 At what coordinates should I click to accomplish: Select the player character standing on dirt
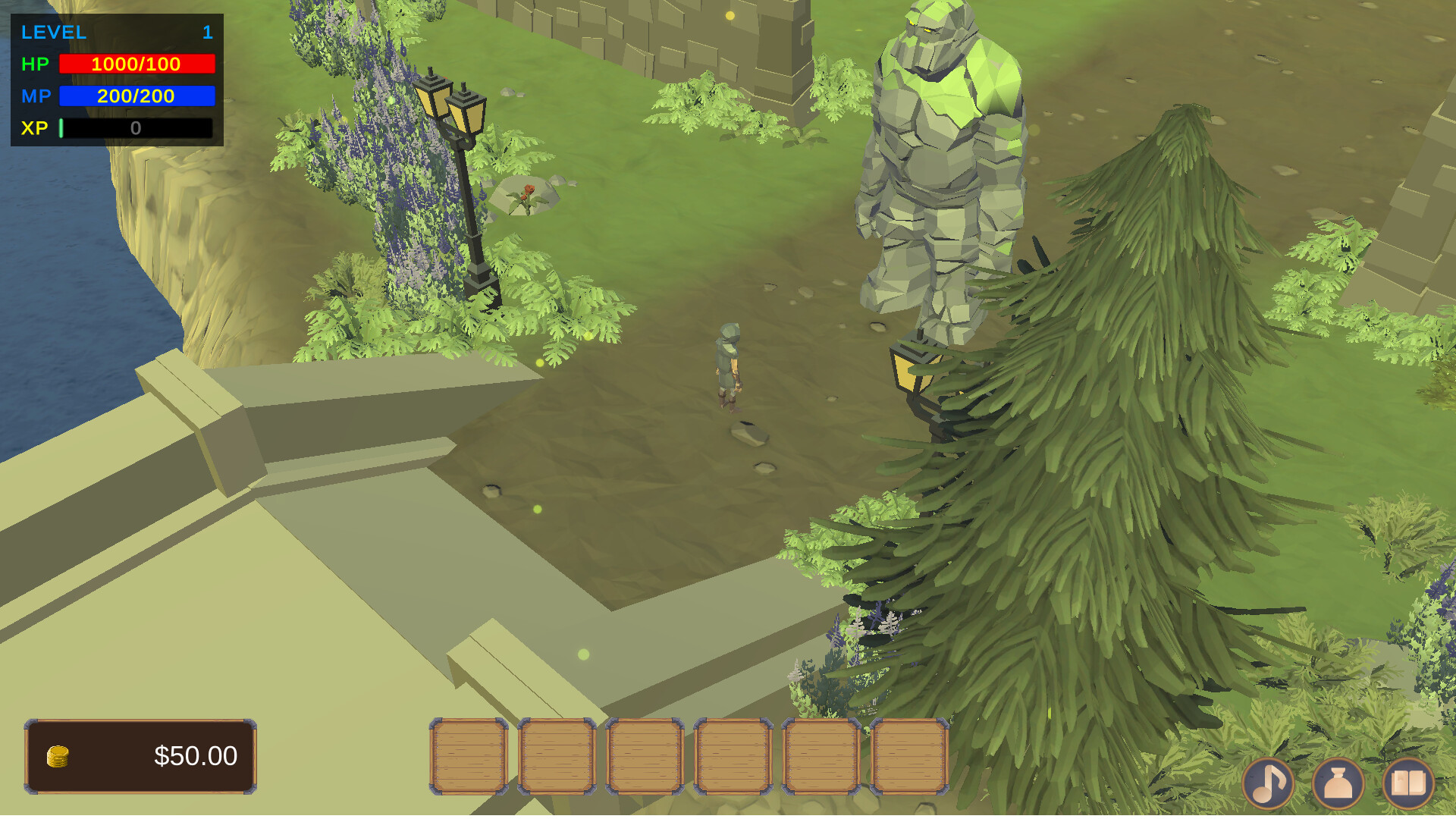coord(728,364)
